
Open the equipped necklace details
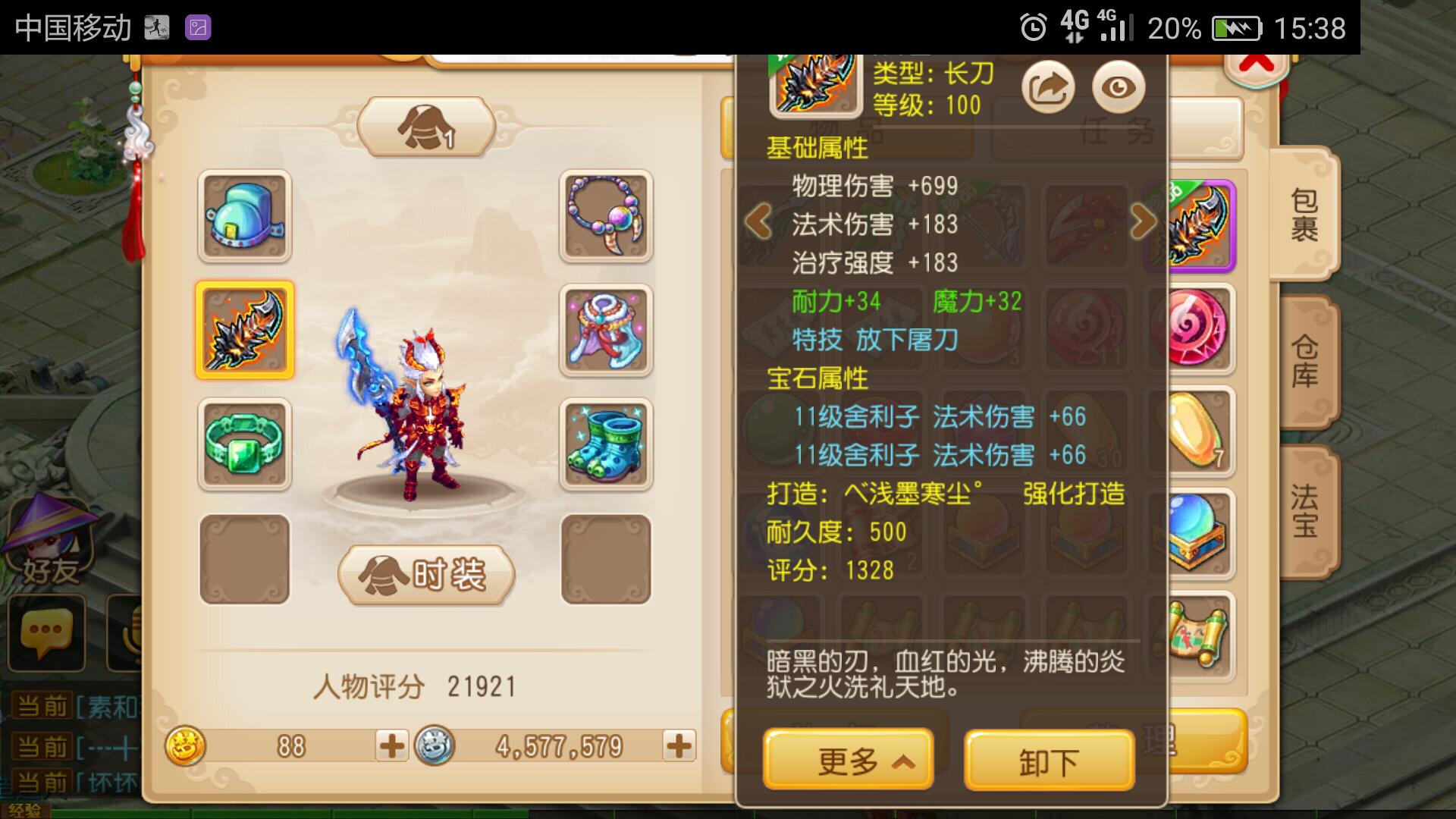tap(605, 216)
